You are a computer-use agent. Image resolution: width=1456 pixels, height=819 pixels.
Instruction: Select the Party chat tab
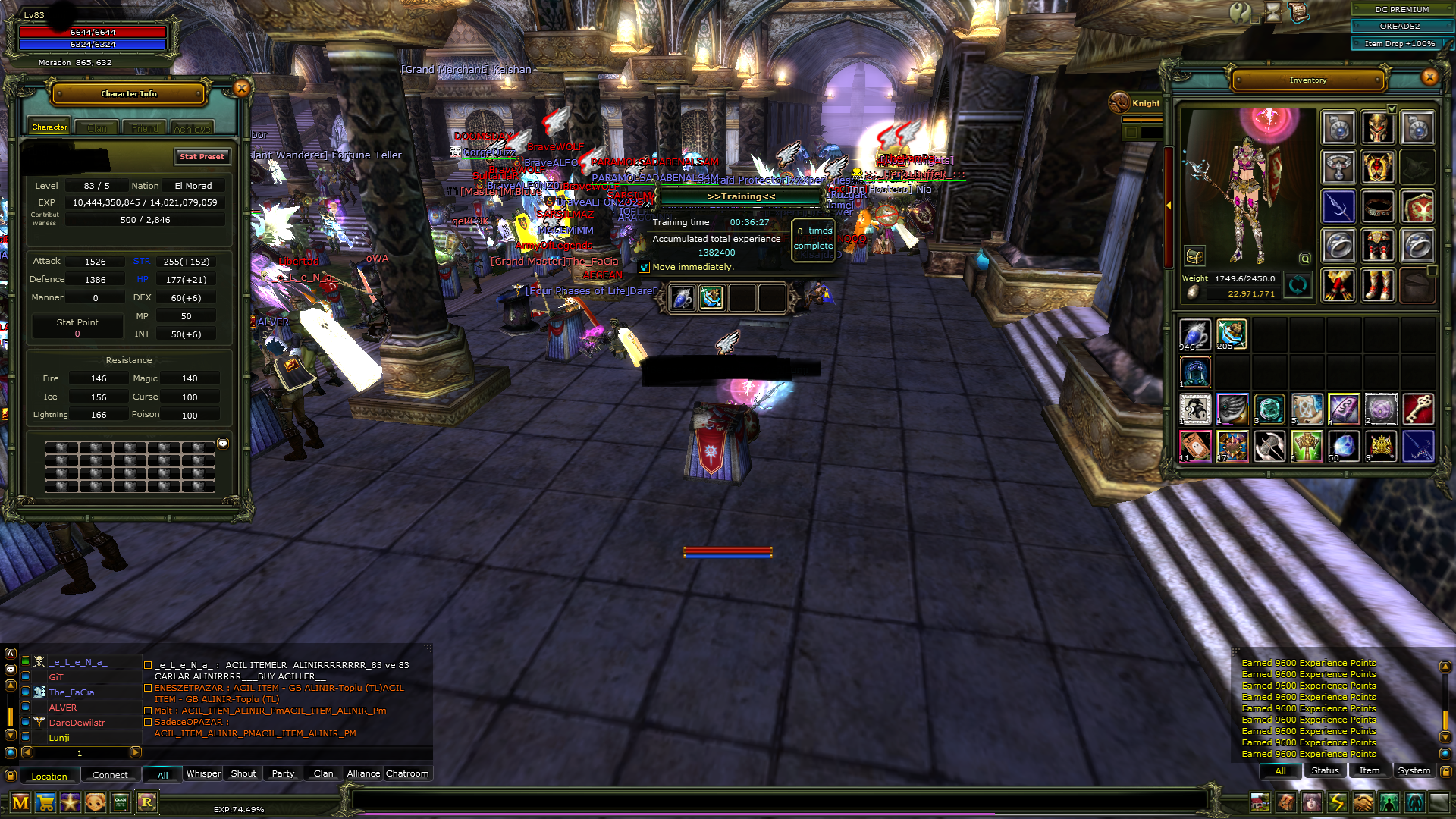pyautogui.click(x=283, y=773)
